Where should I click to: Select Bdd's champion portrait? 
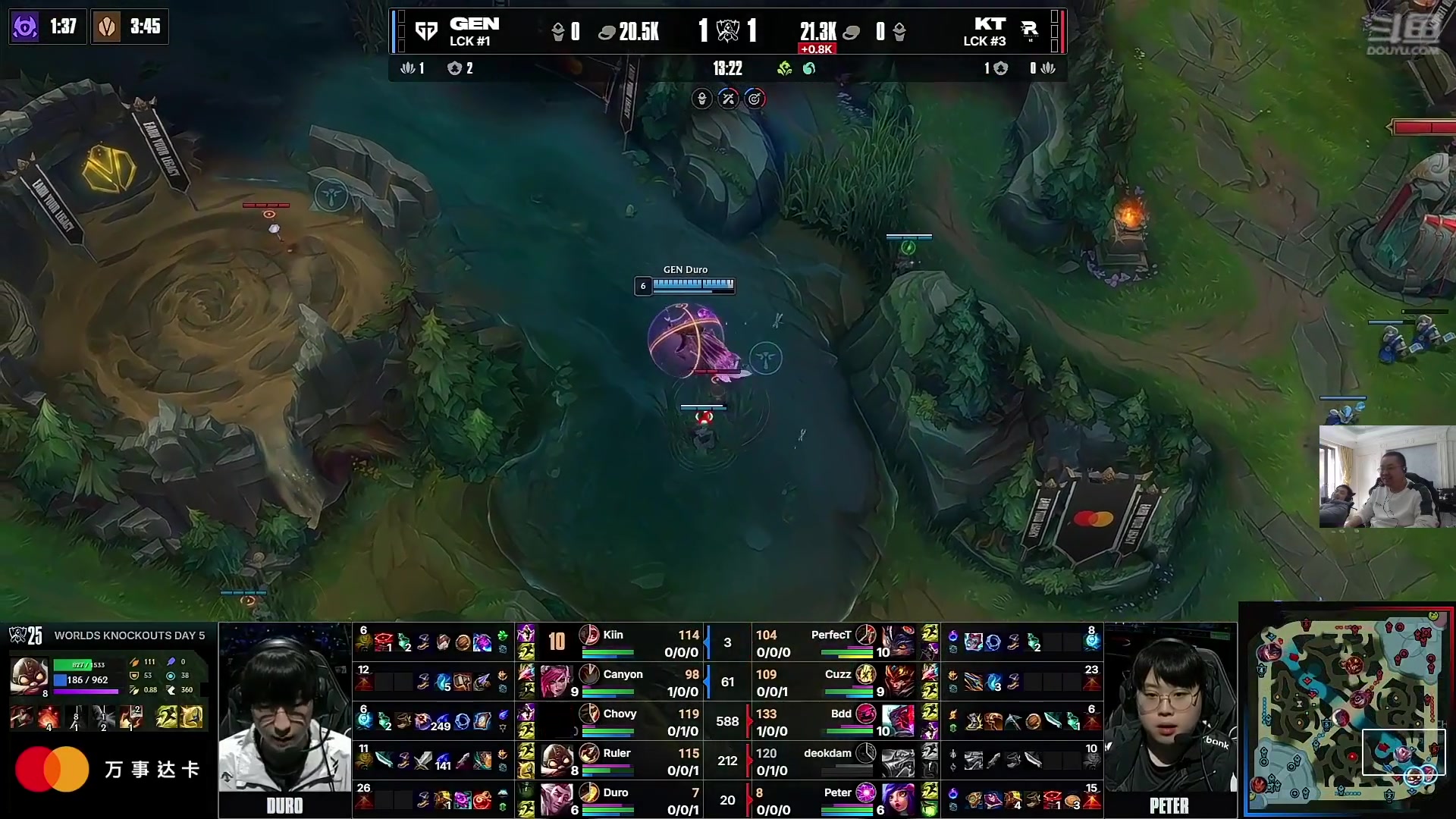coord(897,720)
